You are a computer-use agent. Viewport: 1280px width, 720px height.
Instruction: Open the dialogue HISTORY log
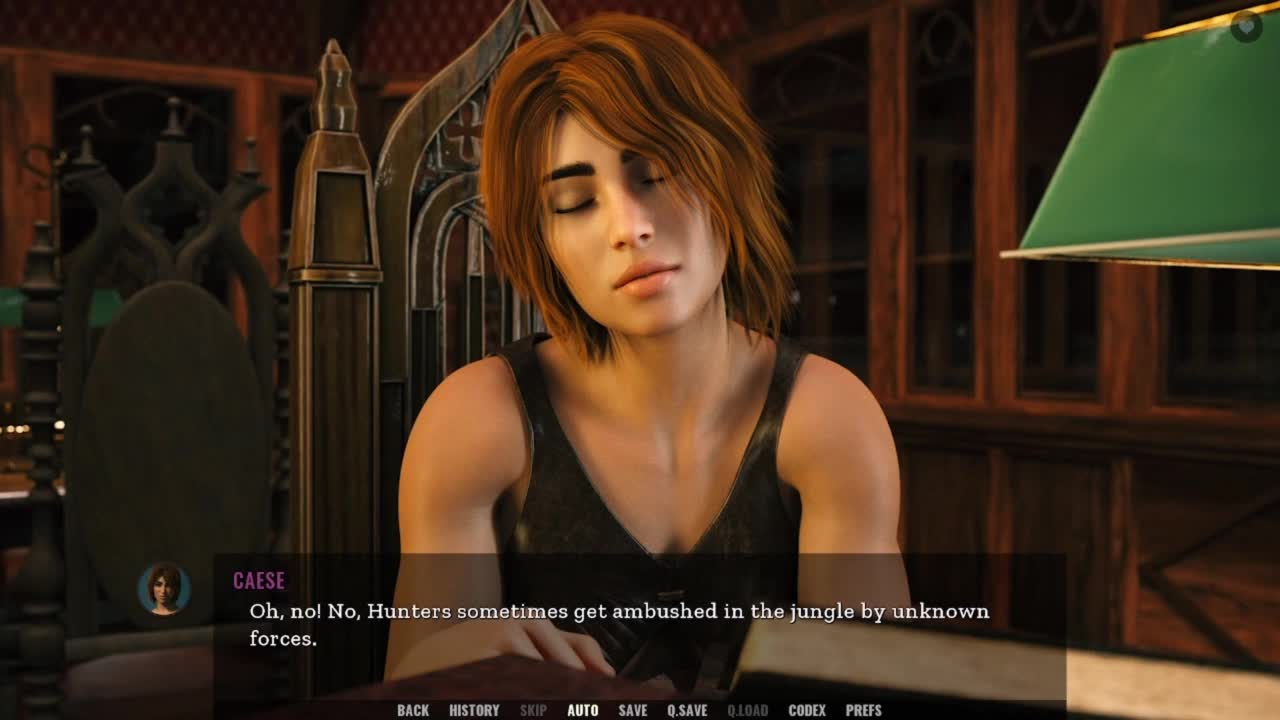click(474, 710)
